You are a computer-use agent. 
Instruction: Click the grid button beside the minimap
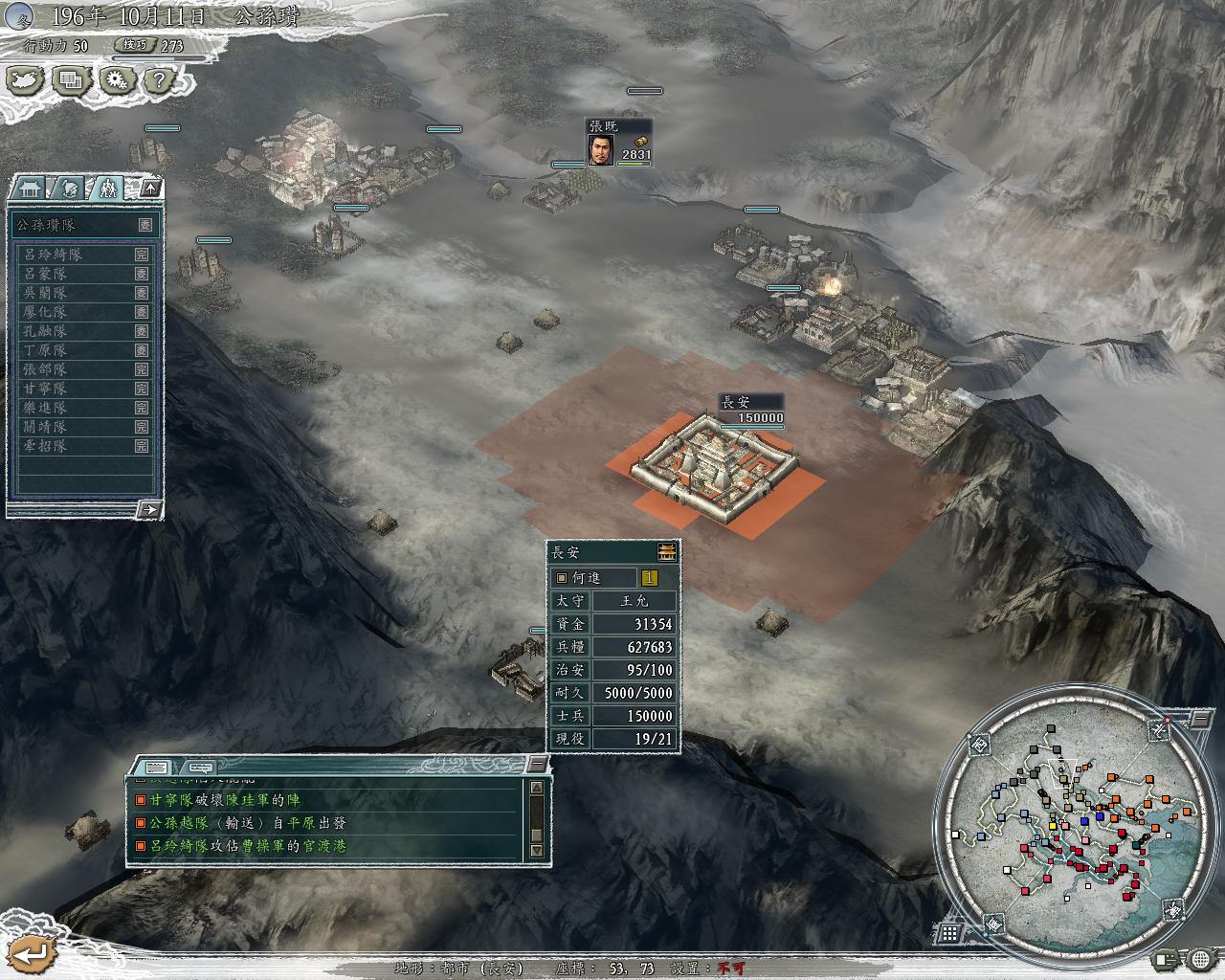point(949,933)
